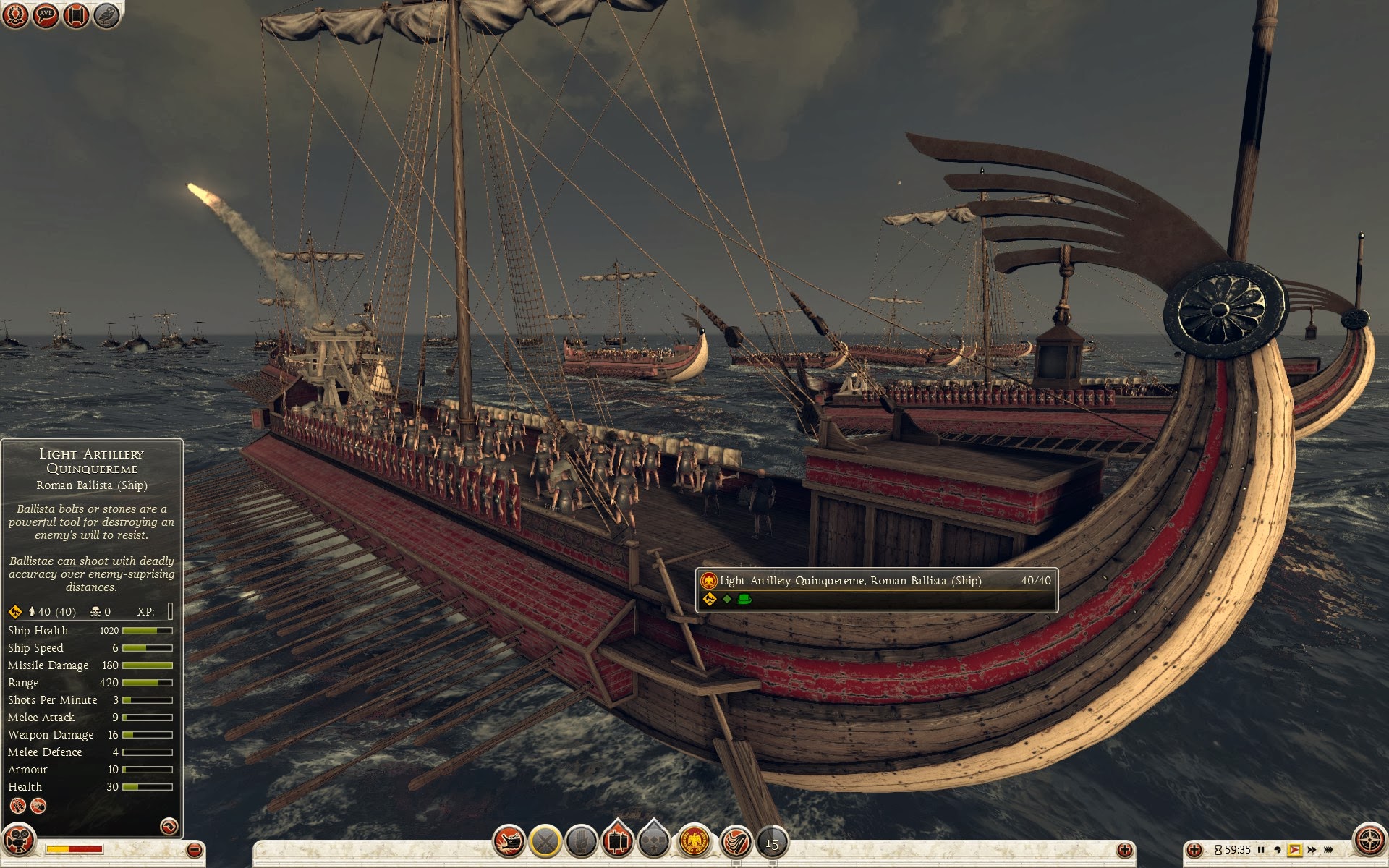Switch to slow motion speed

point(1278,850)
